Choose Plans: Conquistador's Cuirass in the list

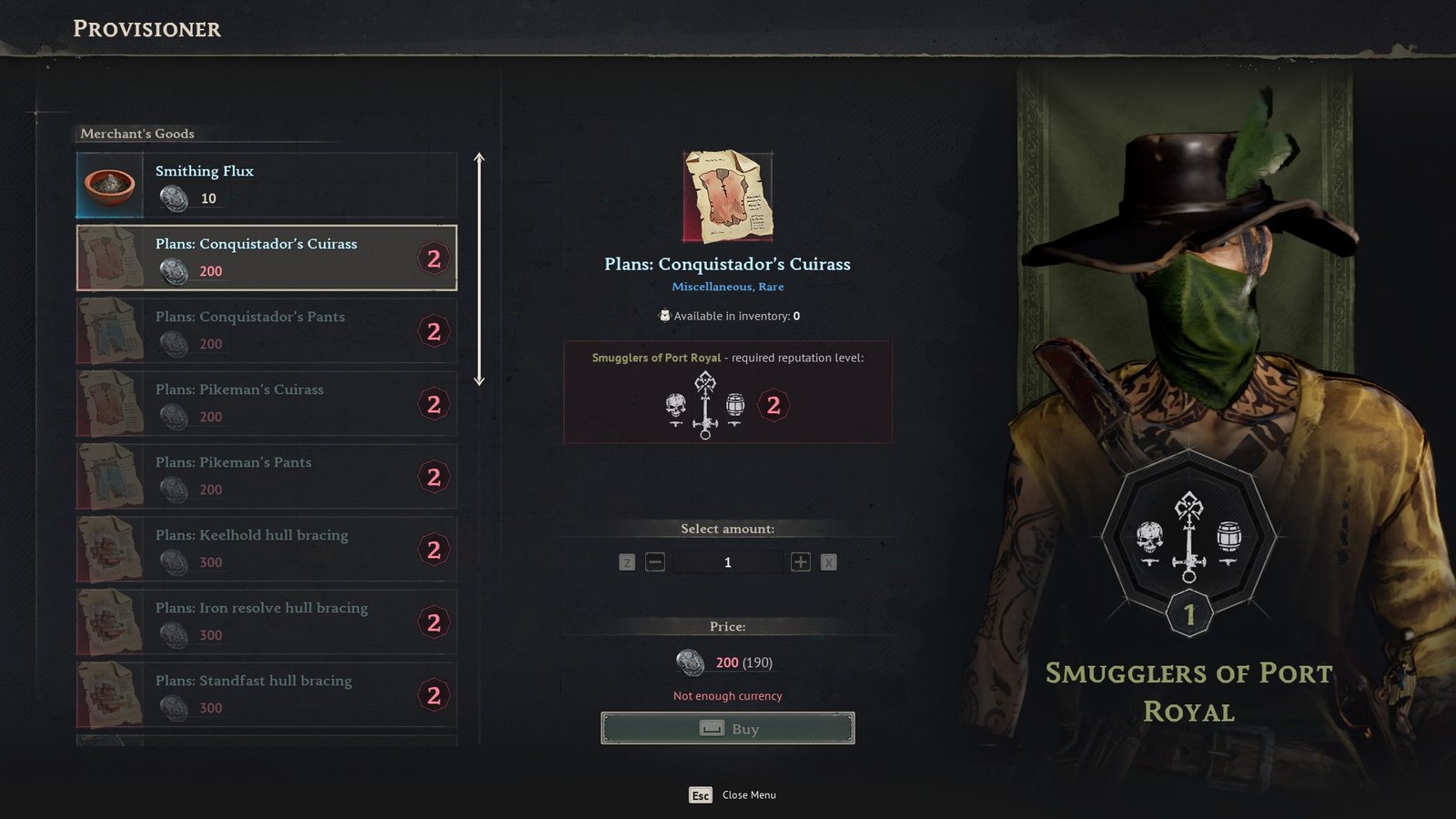(266, 258)
